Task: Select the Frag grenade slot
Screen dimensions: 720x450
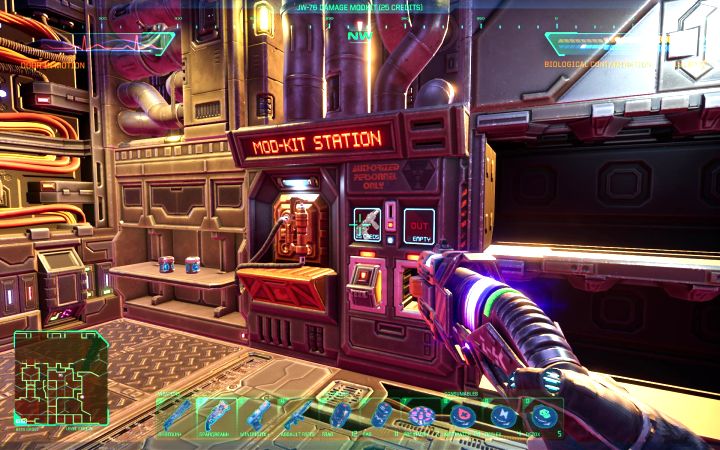Action: [340, 414]
